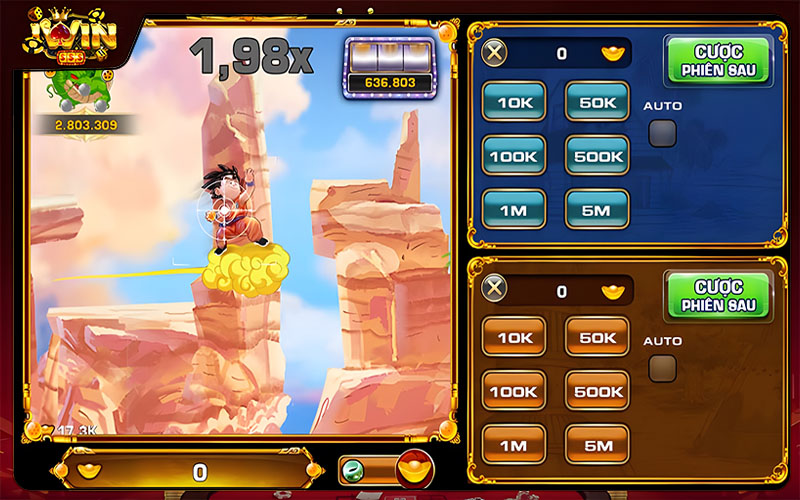
Task: Pick the 5M chip in the orange panel
Action: 597,444
